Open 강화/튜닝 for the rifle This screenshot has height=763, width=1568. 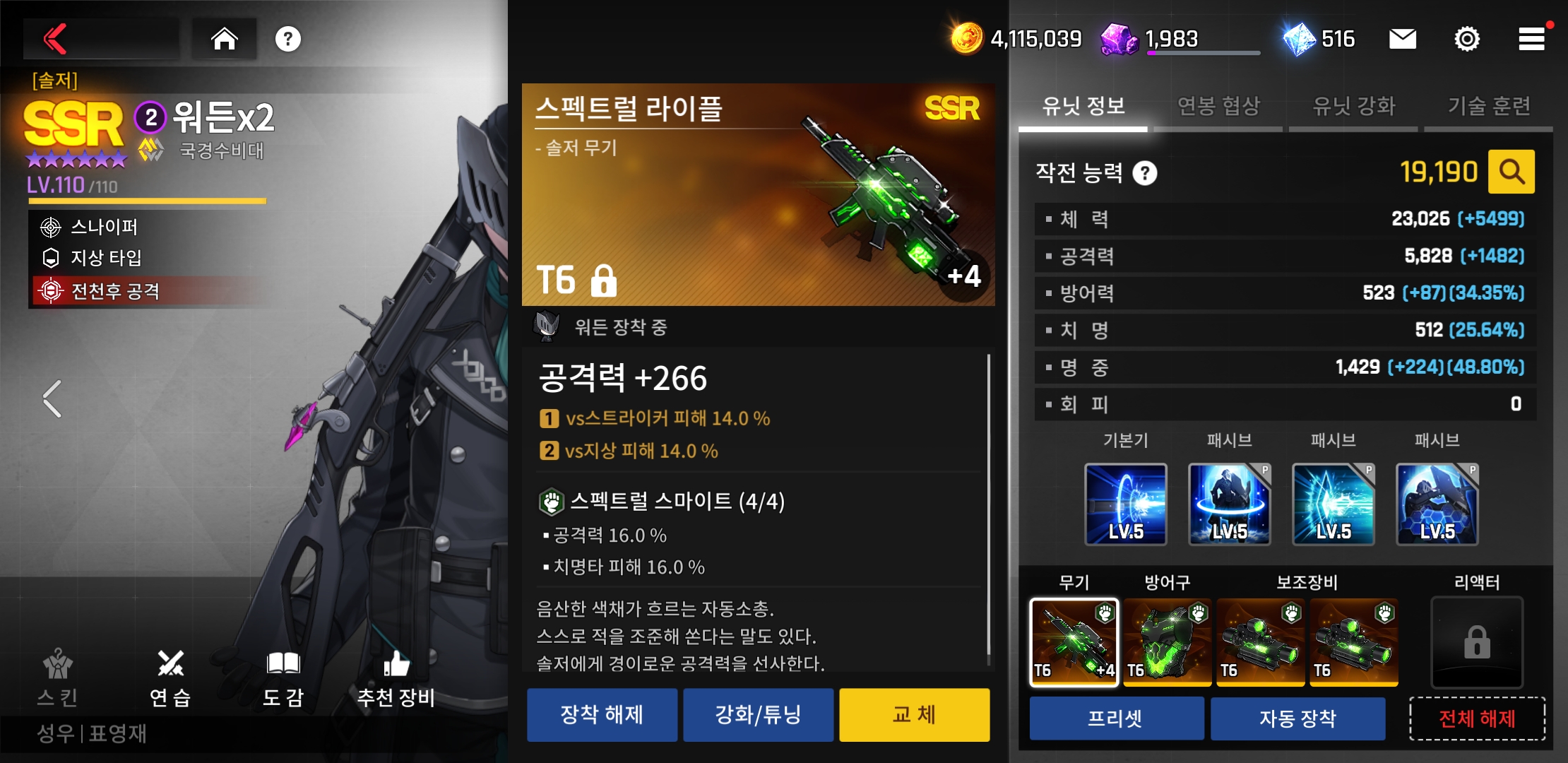[x=758, y=715]
